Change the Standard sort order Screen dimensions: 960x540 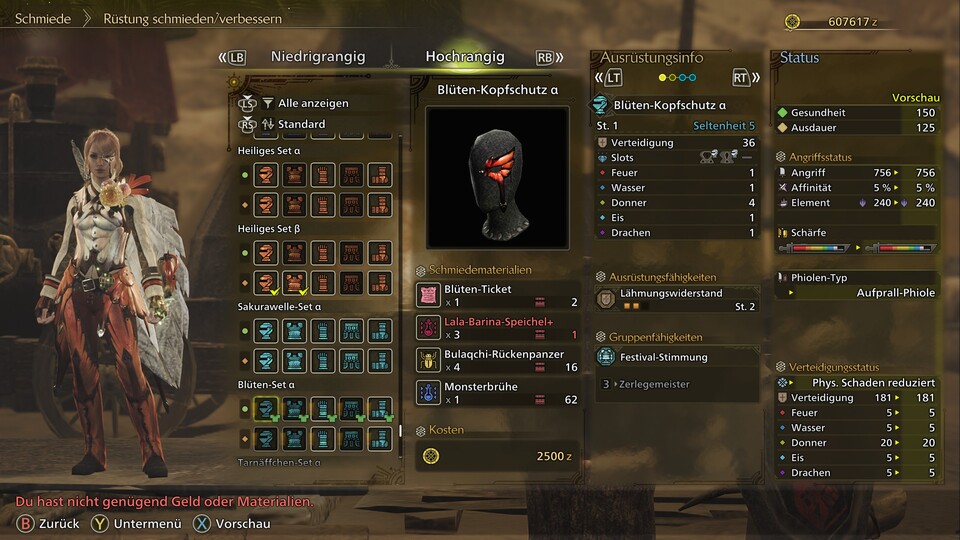click(301, 124)
